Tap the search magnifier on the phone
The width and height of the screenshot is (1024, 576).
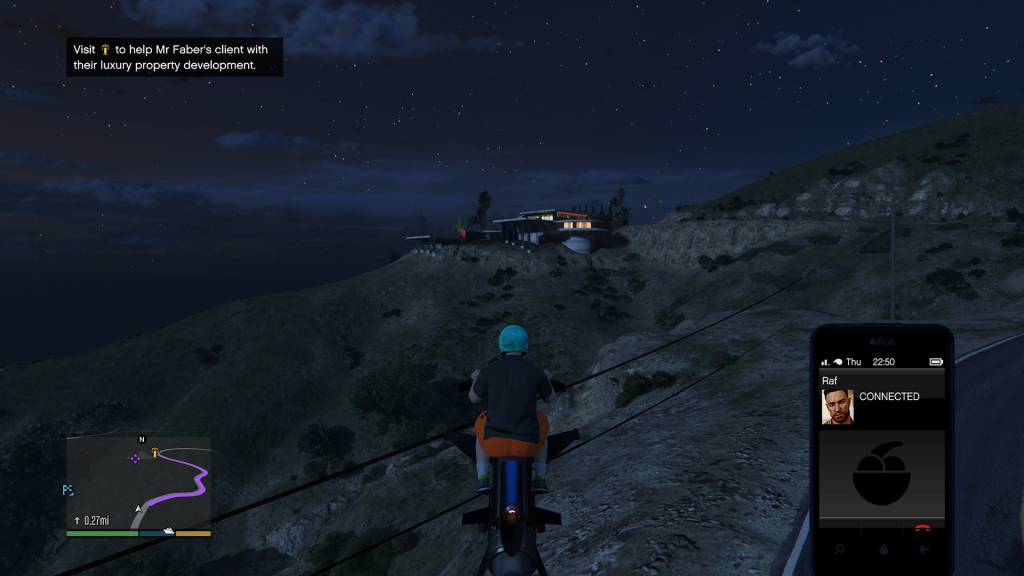point(839,549)
